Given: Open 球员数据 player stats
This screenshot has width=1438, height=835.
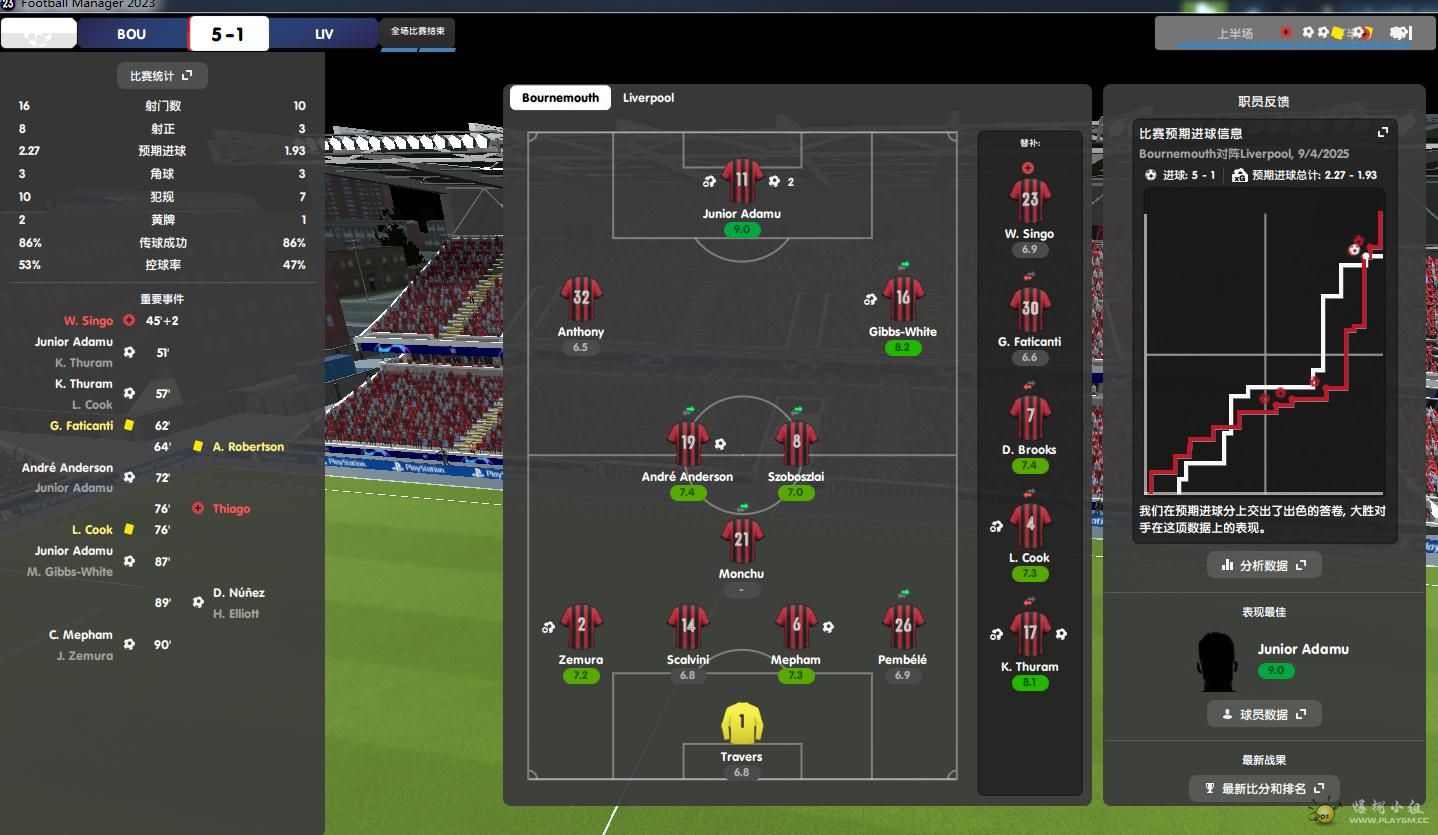Looking at the screenshot, I should click(1264, 714).
